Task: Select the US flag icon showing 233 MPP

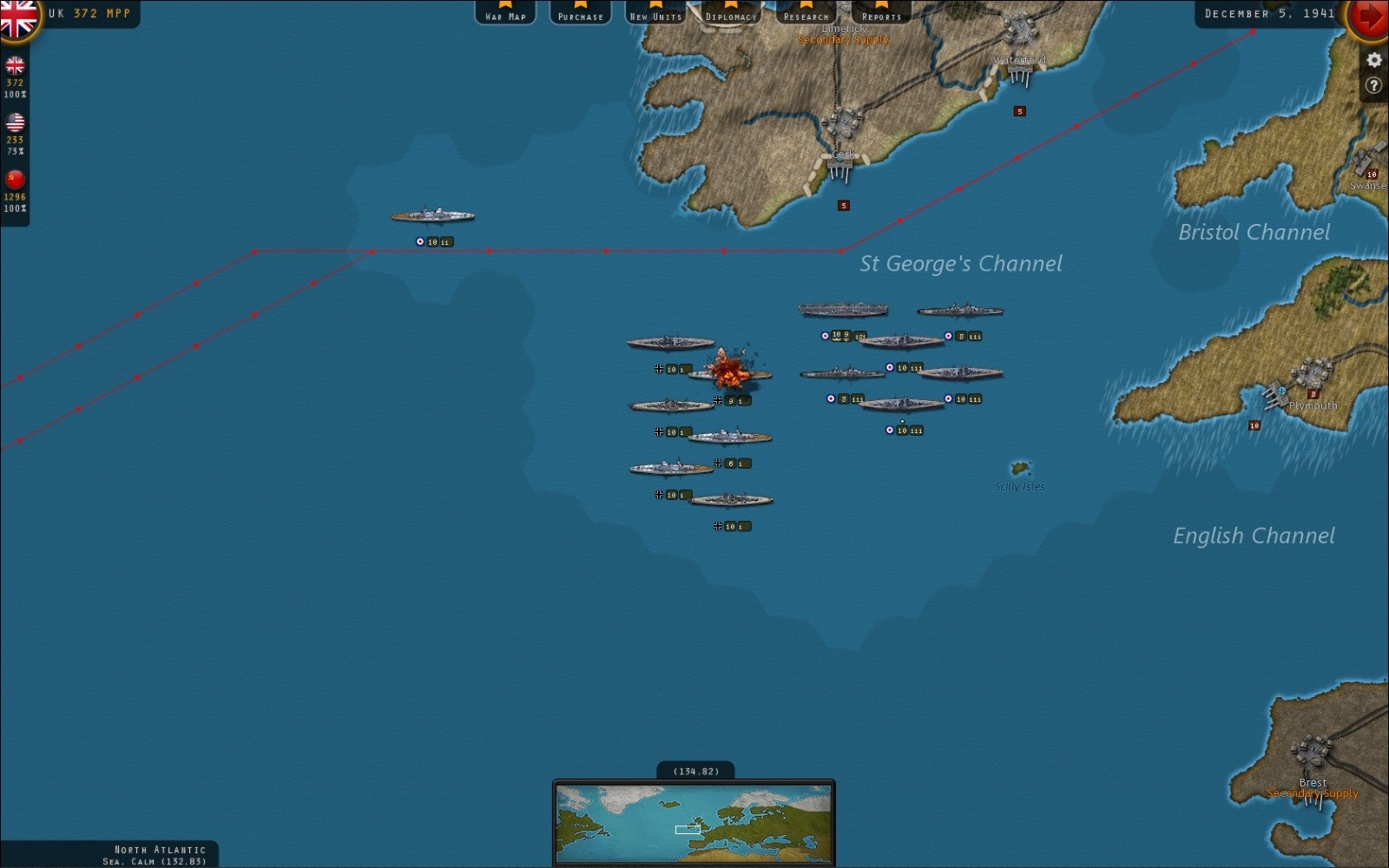Action: point(14,123)
